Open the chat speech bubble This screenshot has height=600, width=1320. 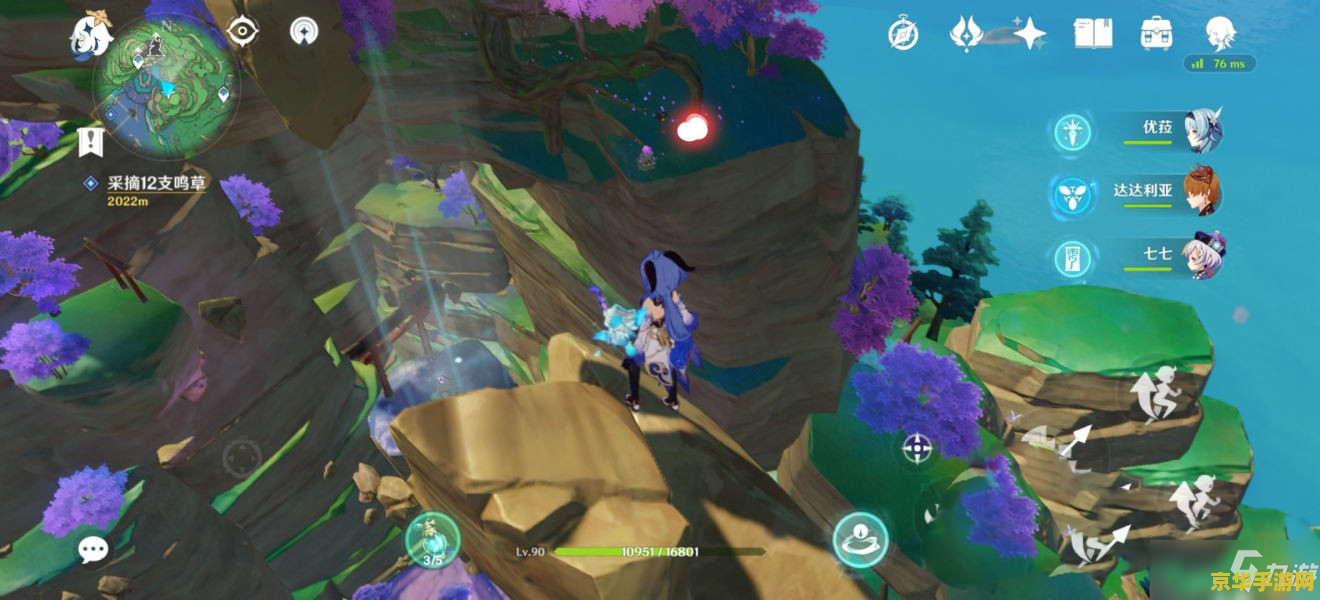coord(94,547)
